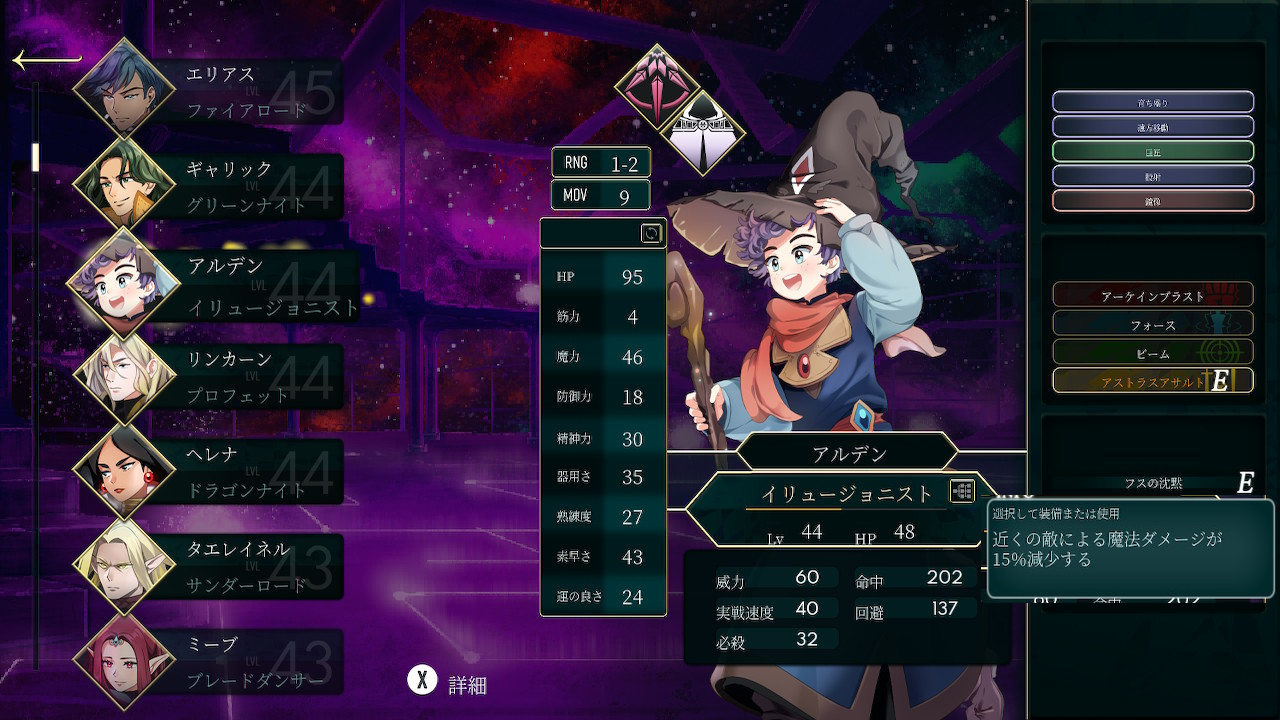
Task: Toggle stat view with the refresh icon
Action: 651,233
